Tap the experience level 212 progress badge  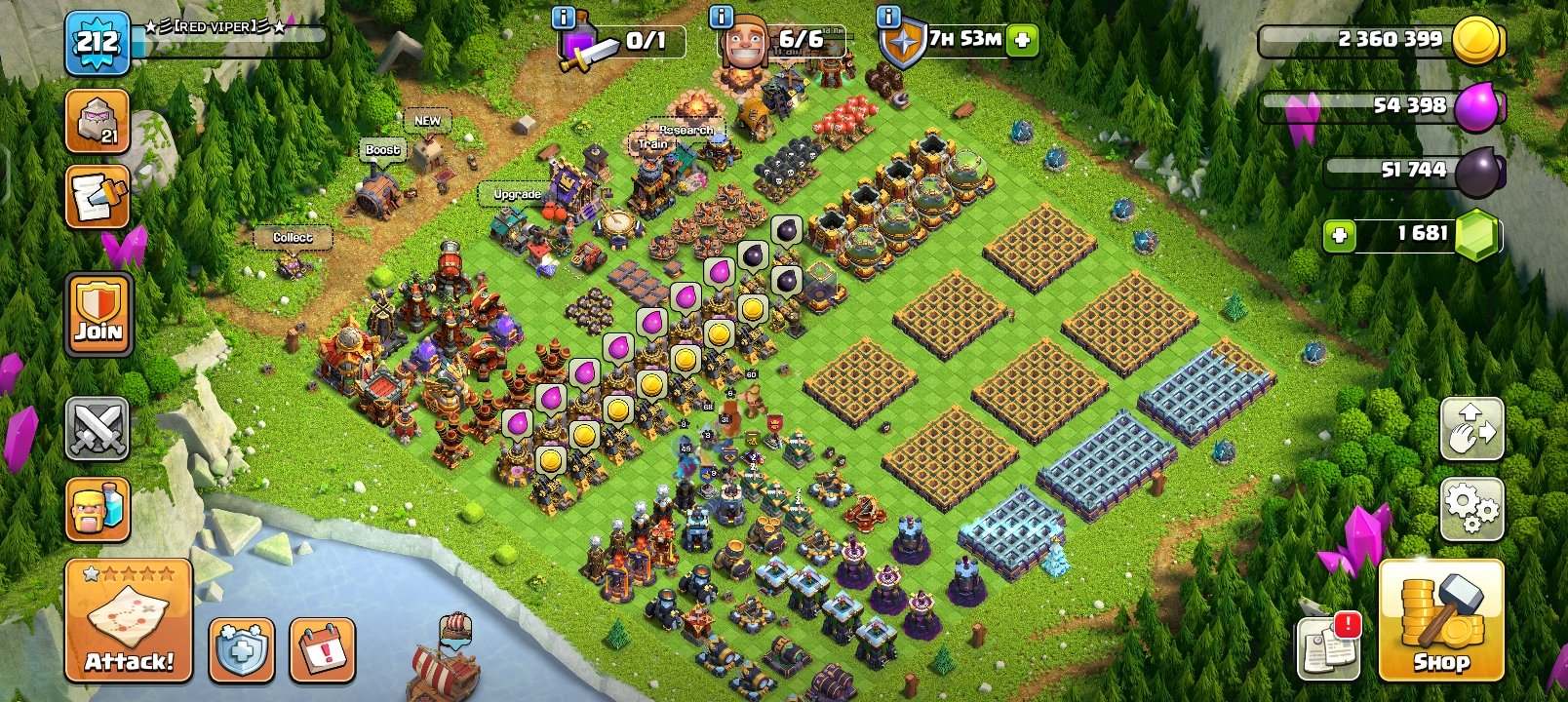point(98,41)
